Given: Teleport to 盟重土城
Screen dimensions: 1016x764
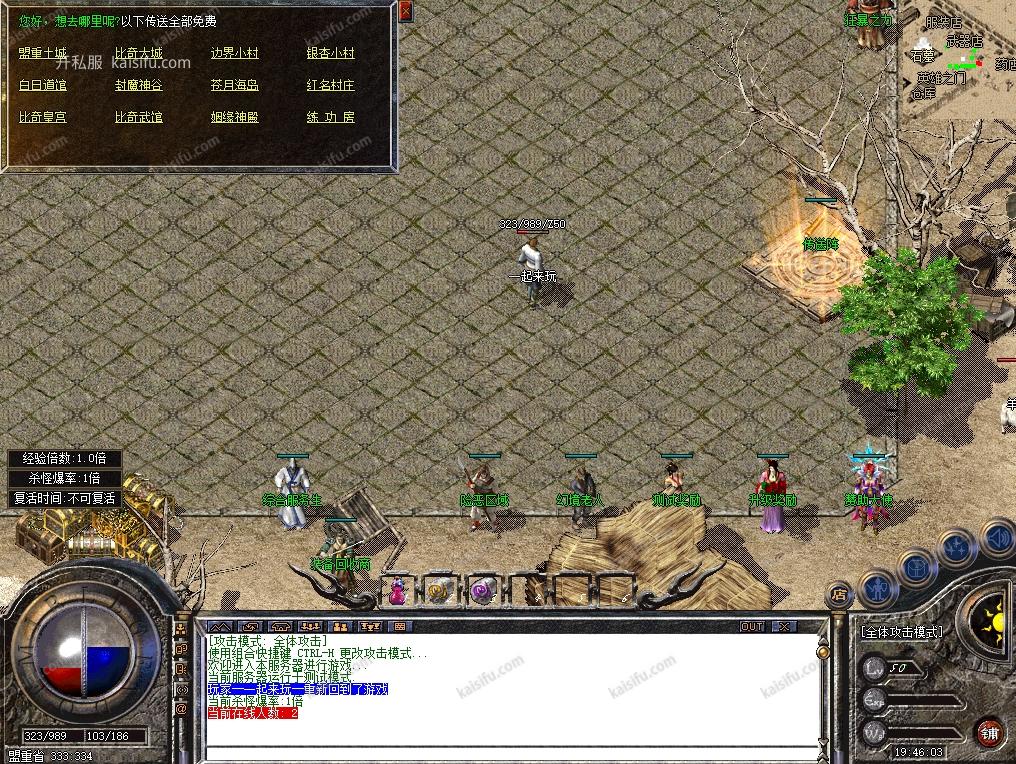Looking at the screenshot, I should [x=43, y=53].
